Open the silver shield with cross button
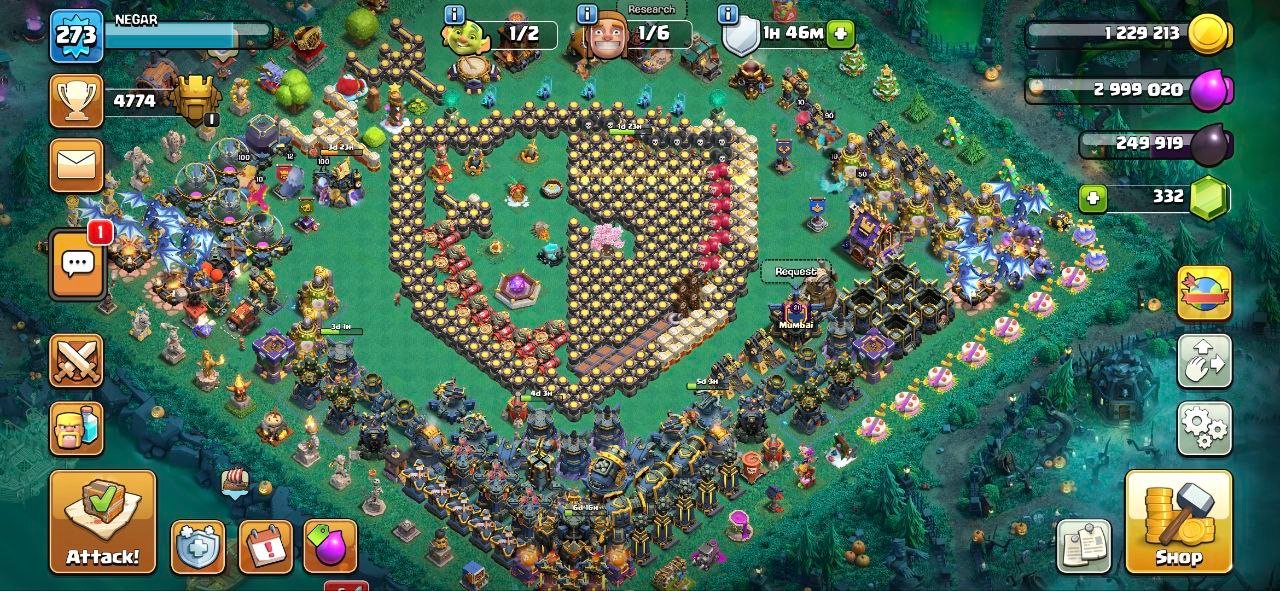 [197, 547]
